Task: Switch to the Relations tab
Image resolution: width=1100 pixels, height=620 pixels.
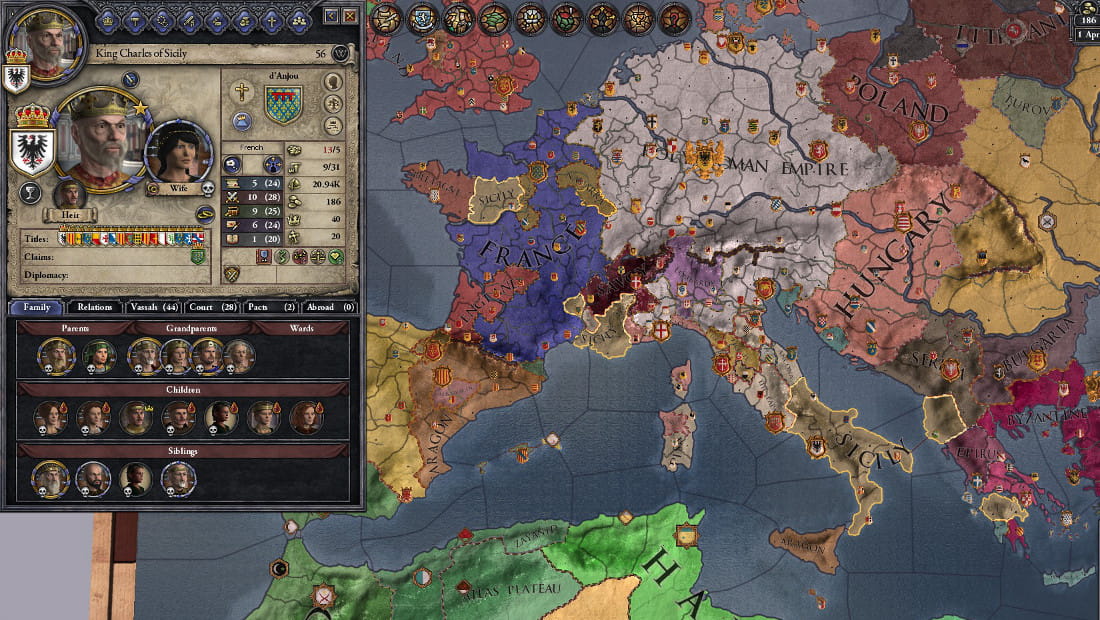Action: tap(94, 307)
